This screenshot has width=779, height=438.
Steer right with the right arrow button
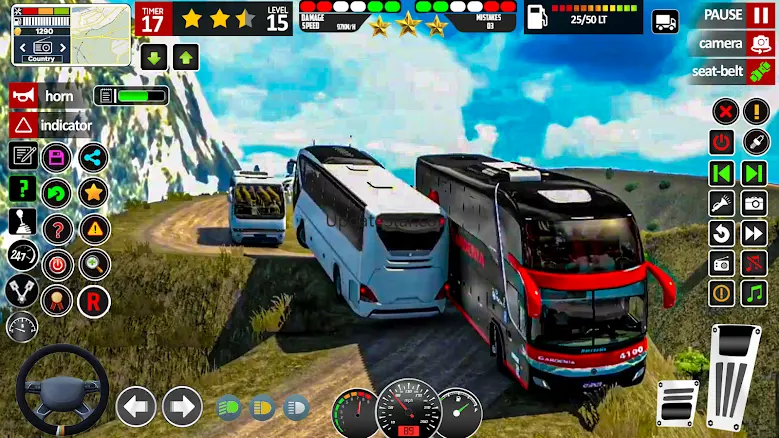(x=182, y=407)
